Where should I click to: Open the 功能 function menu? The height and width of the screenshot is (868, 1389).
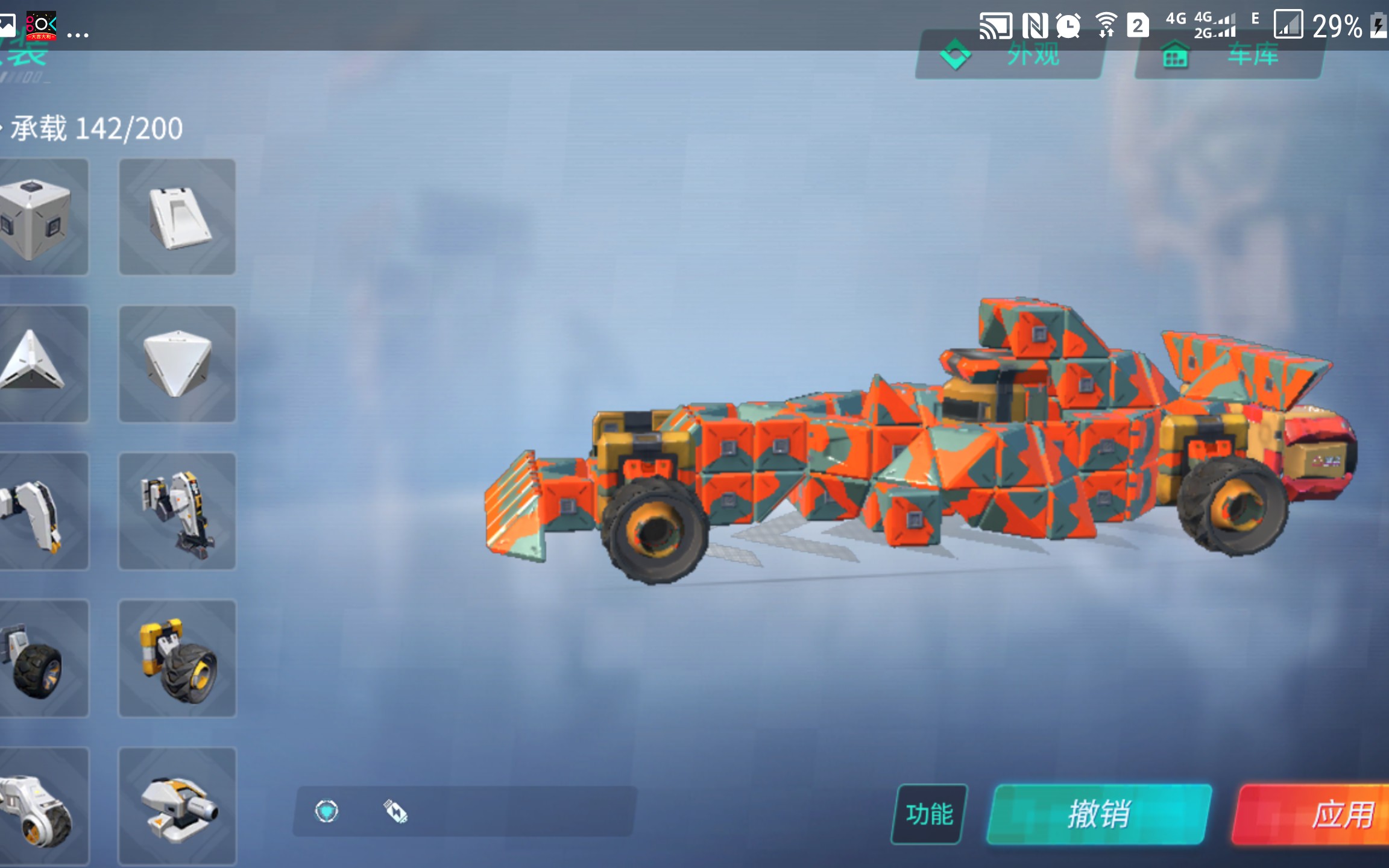tap(929, 814)
